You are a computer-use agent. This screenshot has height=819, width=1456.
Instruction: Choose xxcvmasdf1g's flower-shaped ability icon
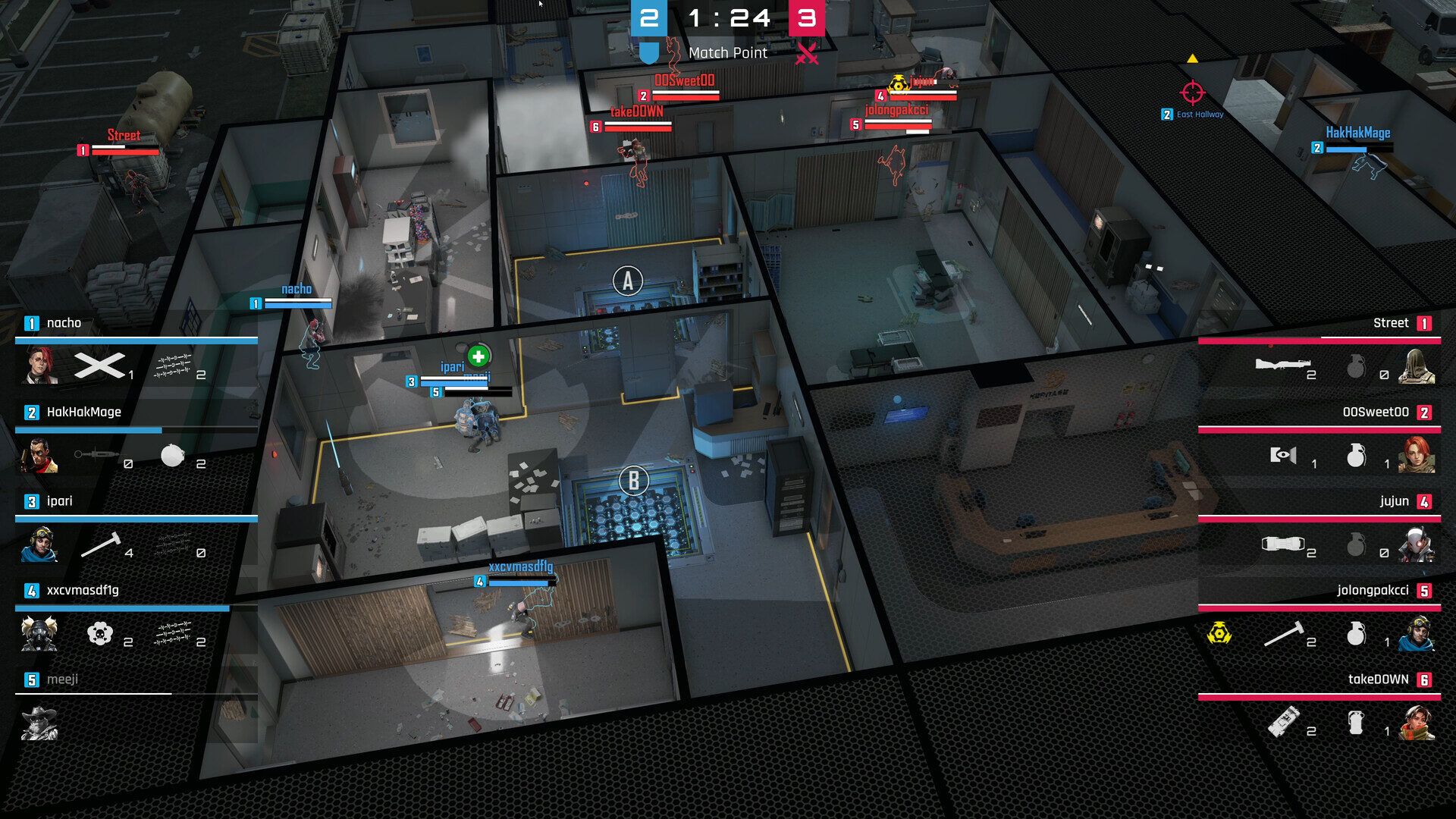(100, 633)
